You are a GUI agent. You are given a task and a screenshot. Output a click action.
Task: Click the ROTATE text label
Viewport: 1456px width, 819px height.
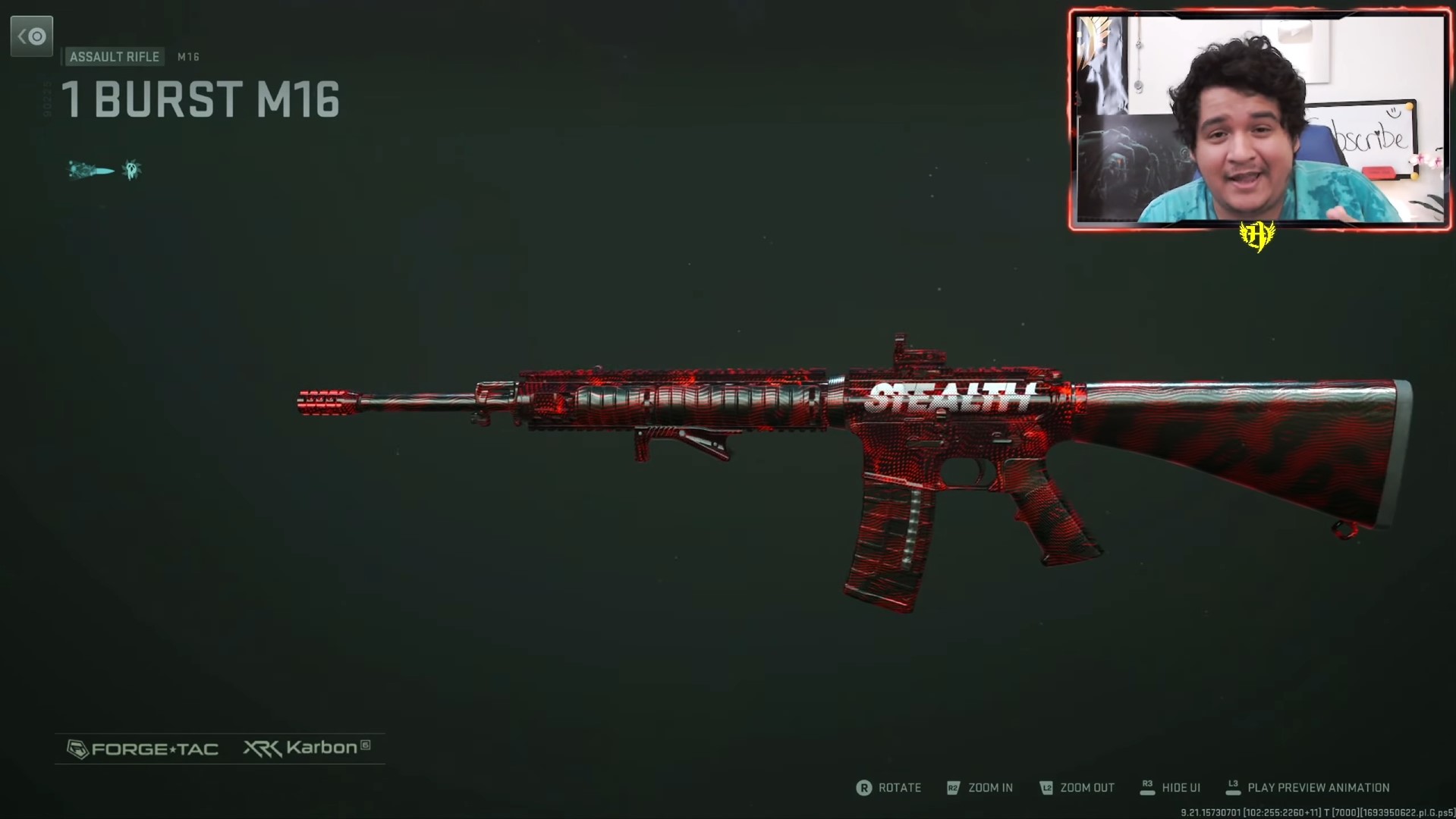click(x=900, y=788)
